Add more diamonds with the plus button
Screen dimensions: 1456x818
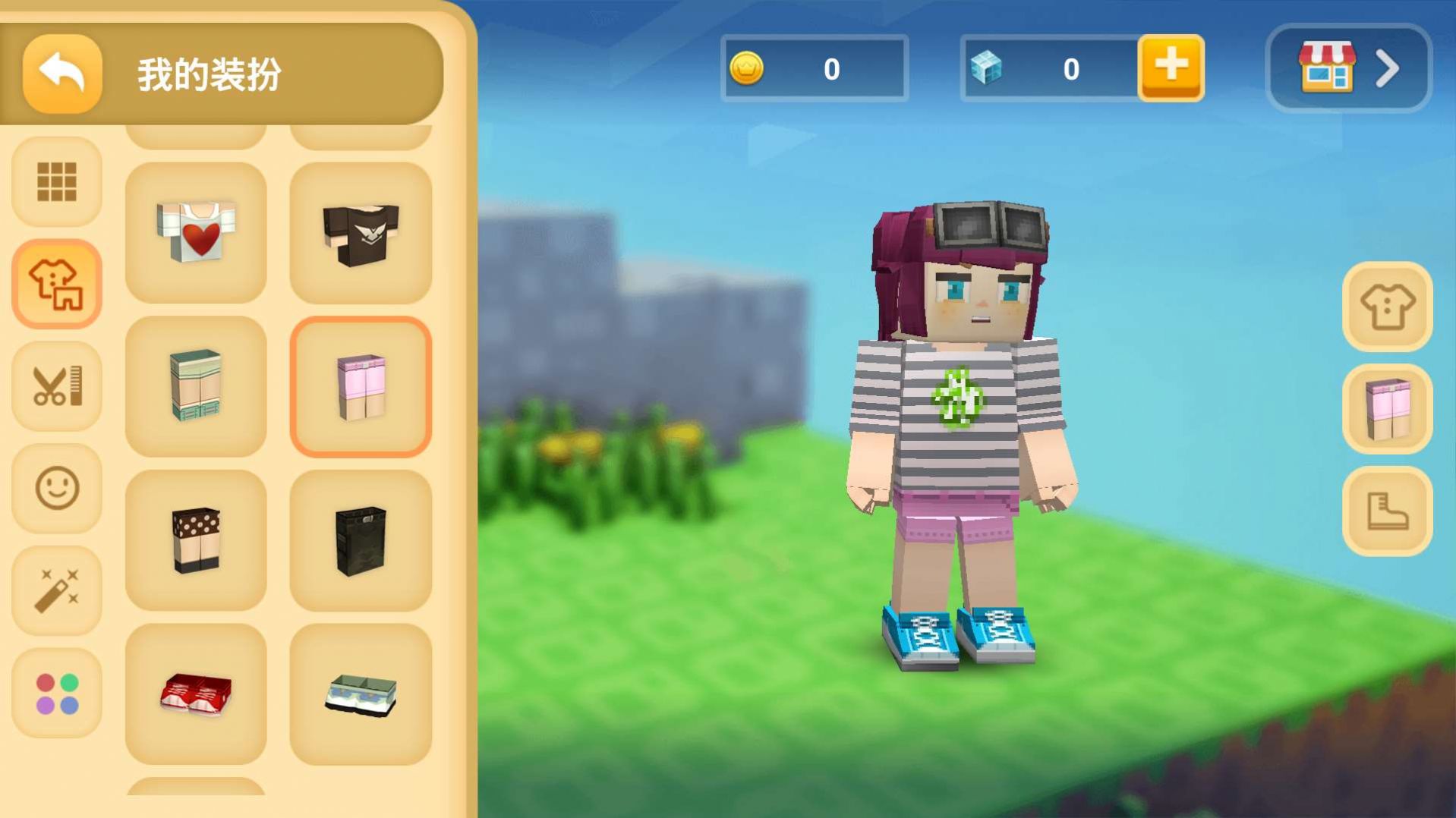click(x=1171, y=68)
